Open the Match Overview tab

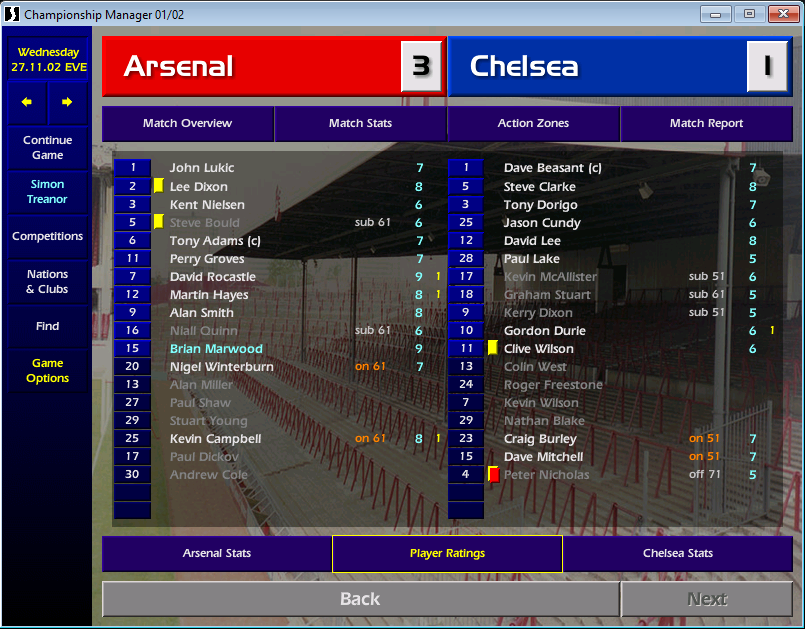pos(187,124)
